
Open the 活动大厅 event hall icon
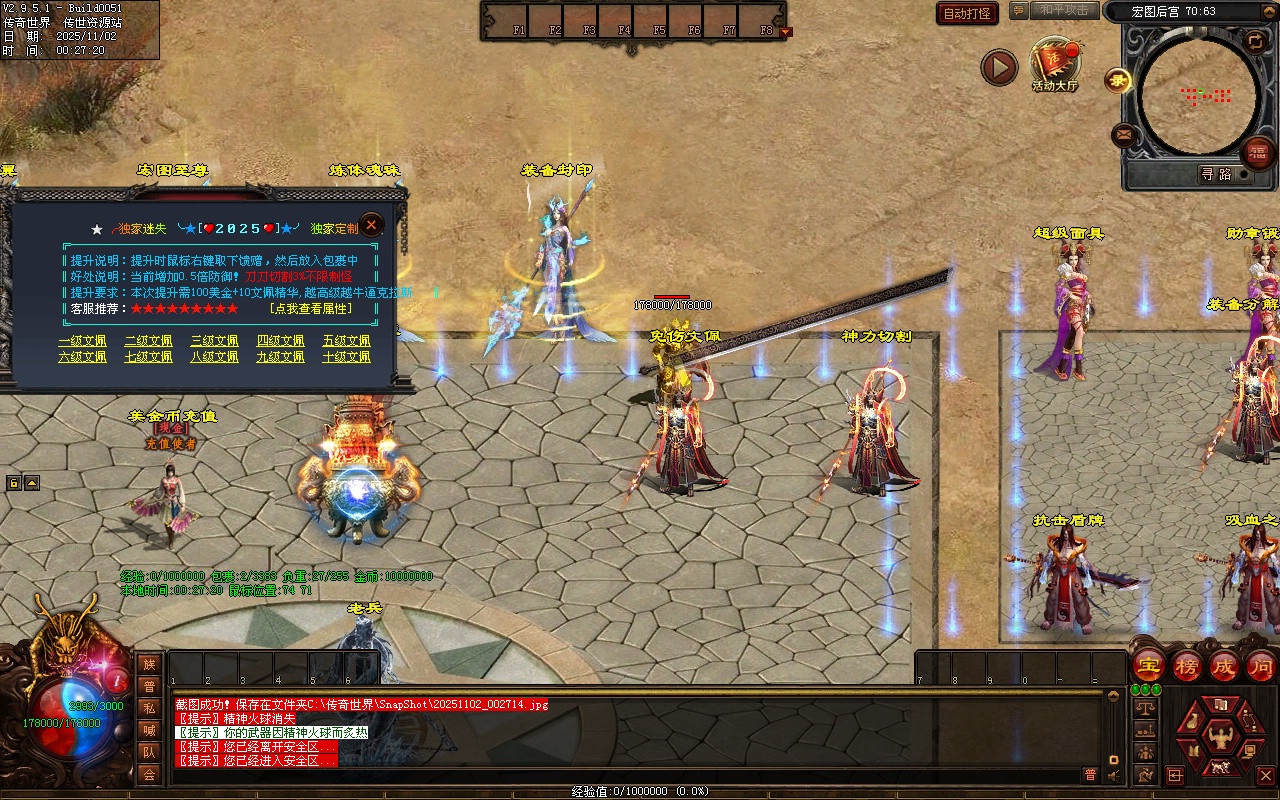point(1055,64)
